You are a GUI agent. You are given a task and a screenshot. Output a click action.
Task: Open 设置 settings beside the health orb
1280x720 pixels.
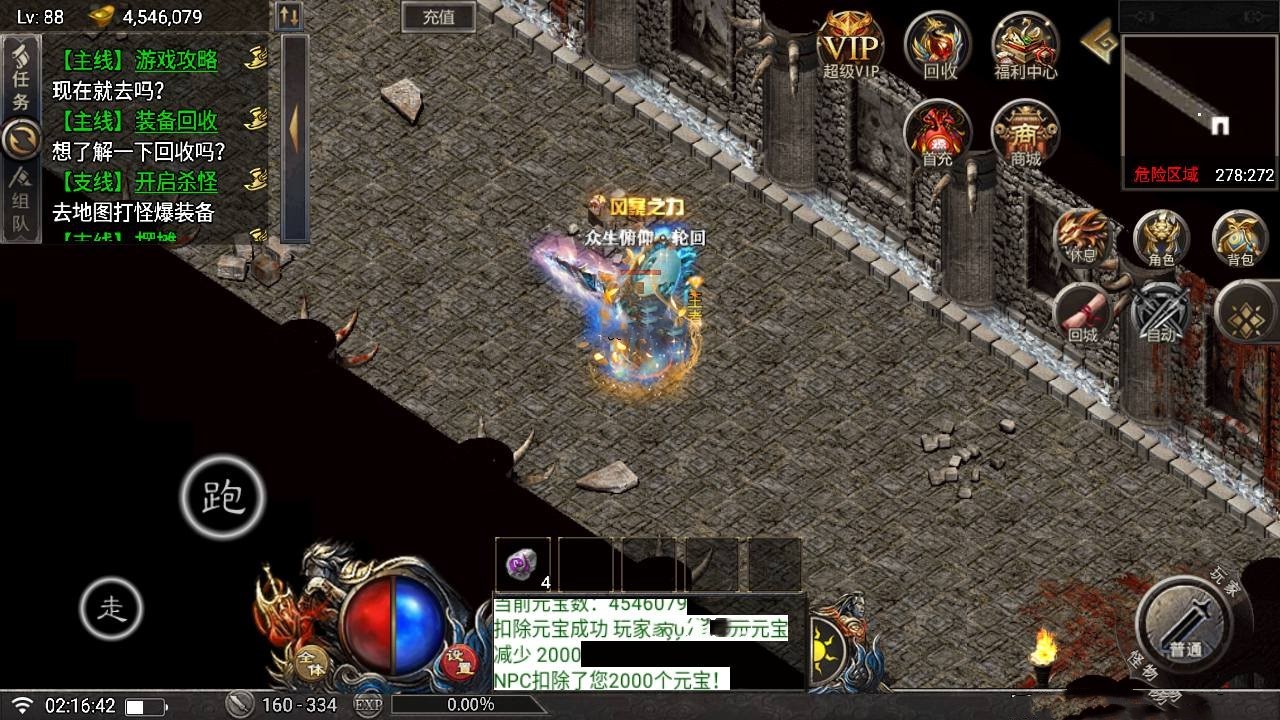coord(459,661)
